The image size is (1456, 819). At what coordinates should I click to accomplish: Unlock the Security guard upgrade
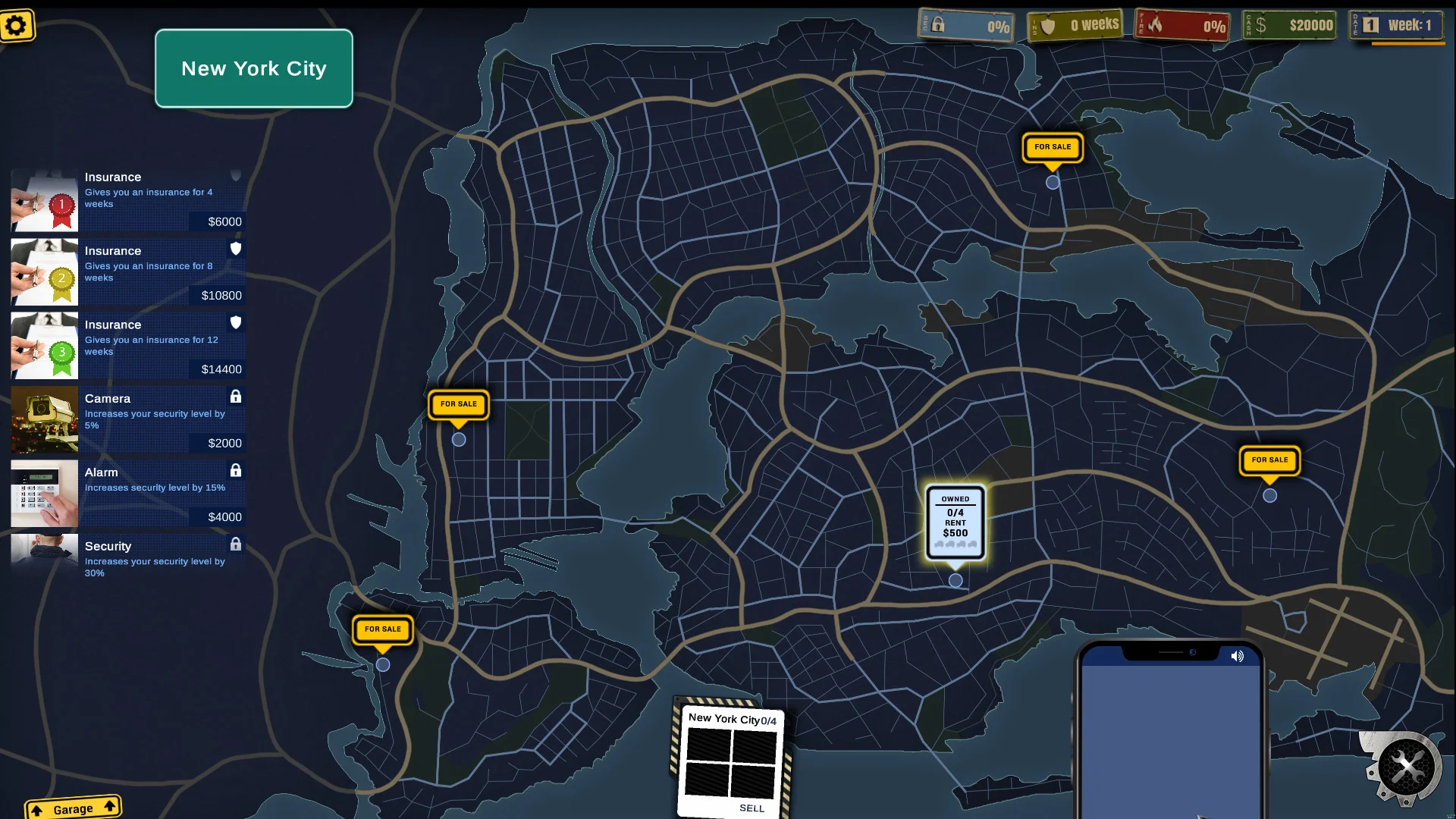(127, 559)
